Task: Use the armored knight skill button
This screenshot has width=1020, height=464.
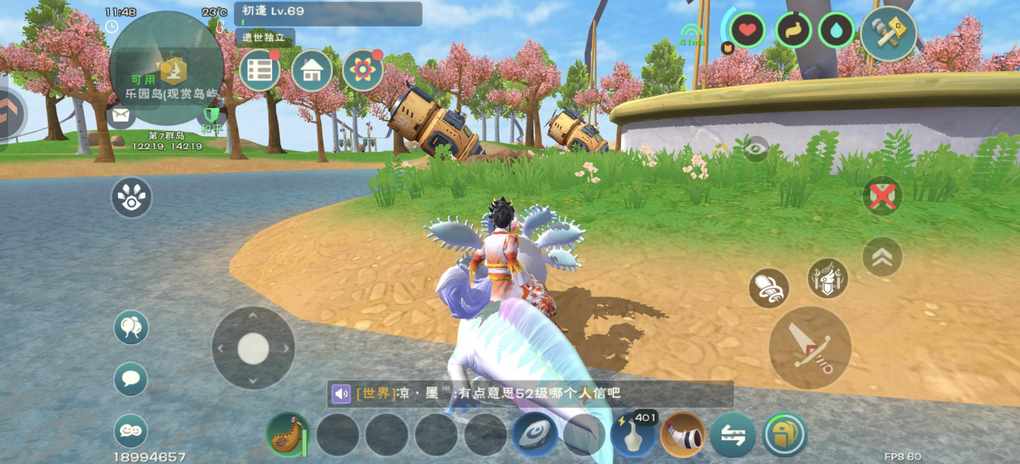Action: click(x=827, y=278)
